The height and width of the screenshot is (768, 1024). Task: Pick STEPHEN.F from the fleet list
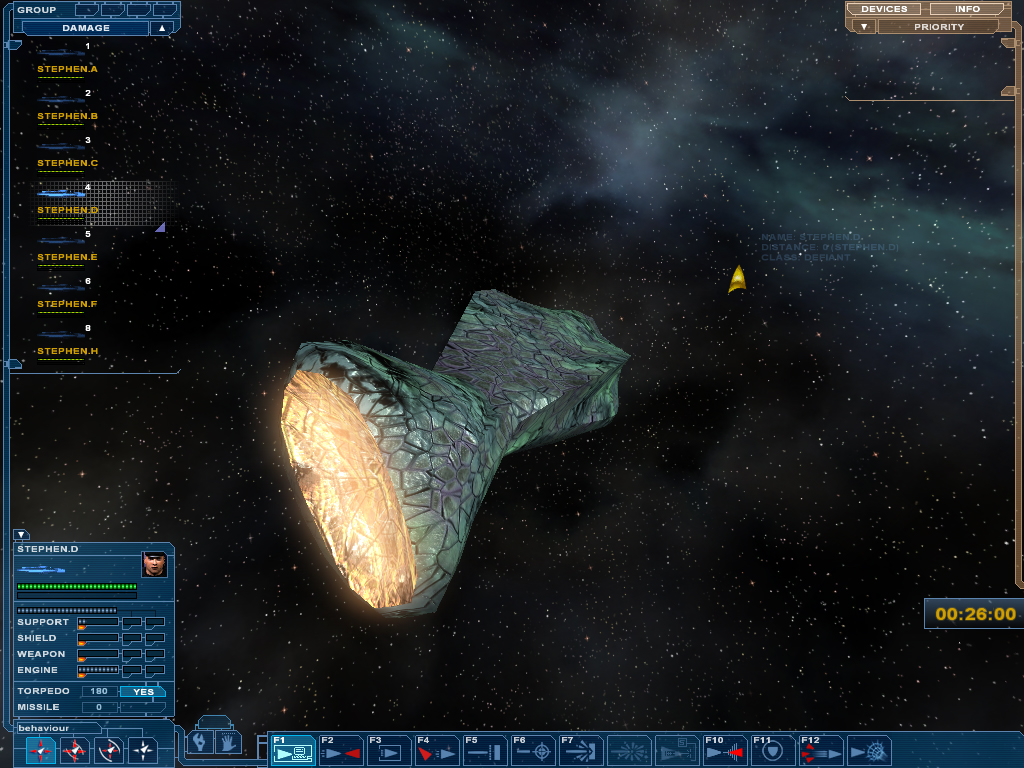click(x=66, y=304)
